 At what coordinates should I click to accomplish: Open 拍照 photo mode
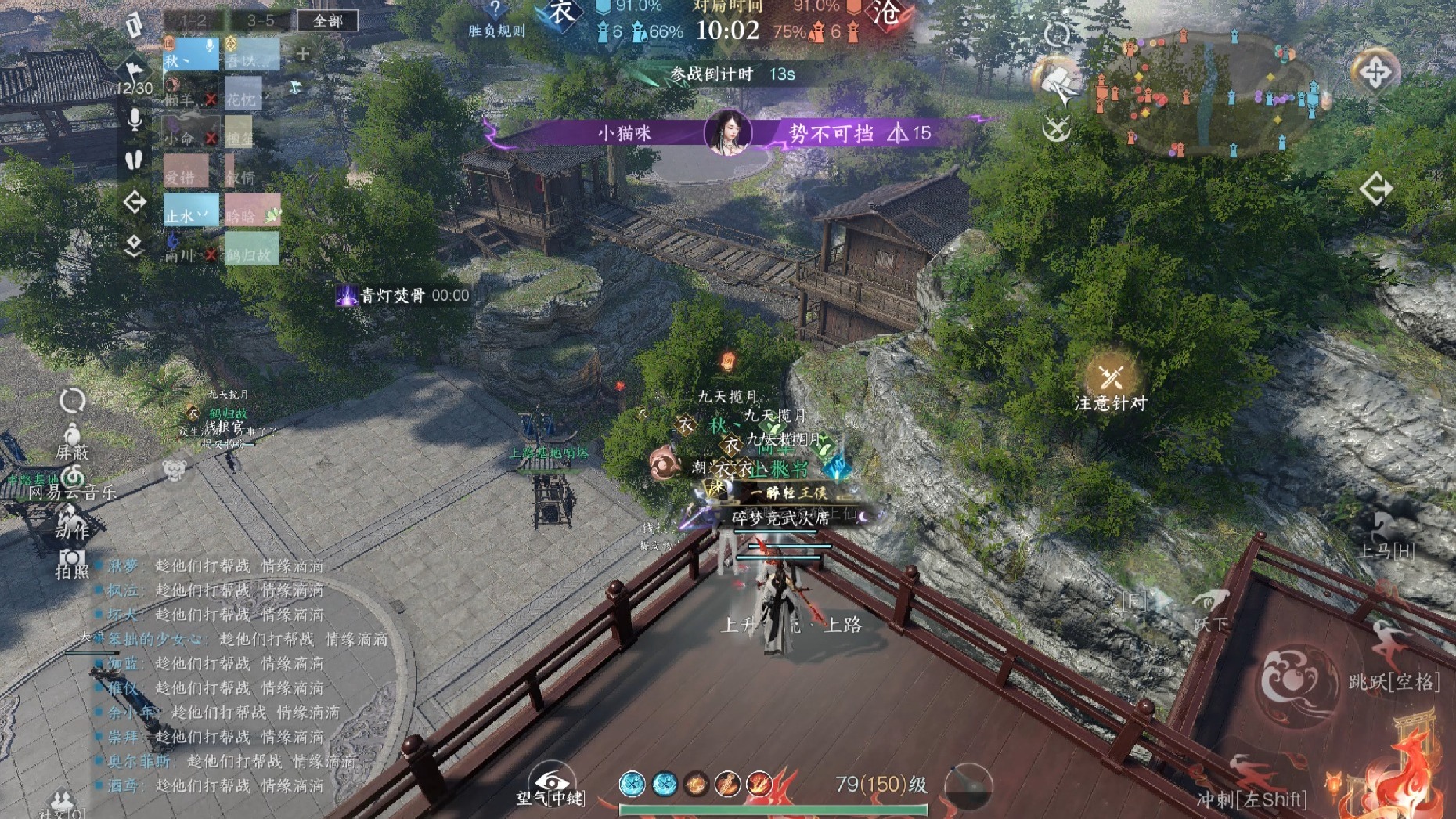[x=71, y=564]
